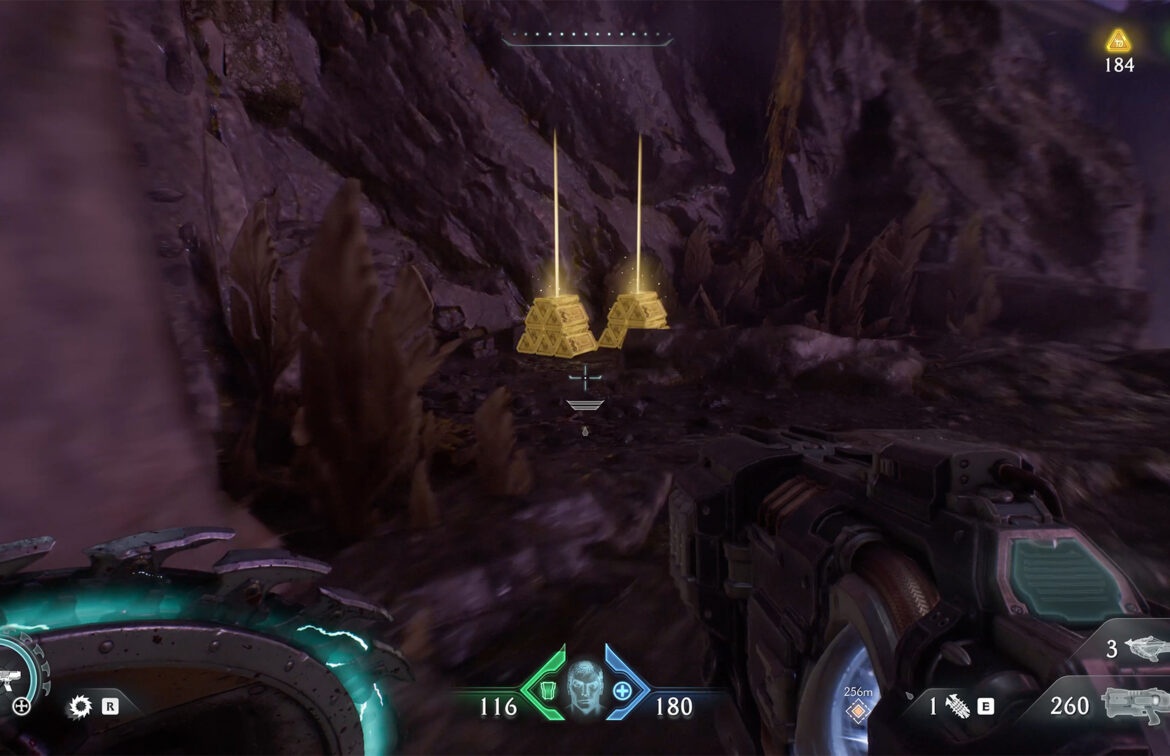Click the green armor shield icon
The image size is (1170, 756).
click(x=547, y=690)
